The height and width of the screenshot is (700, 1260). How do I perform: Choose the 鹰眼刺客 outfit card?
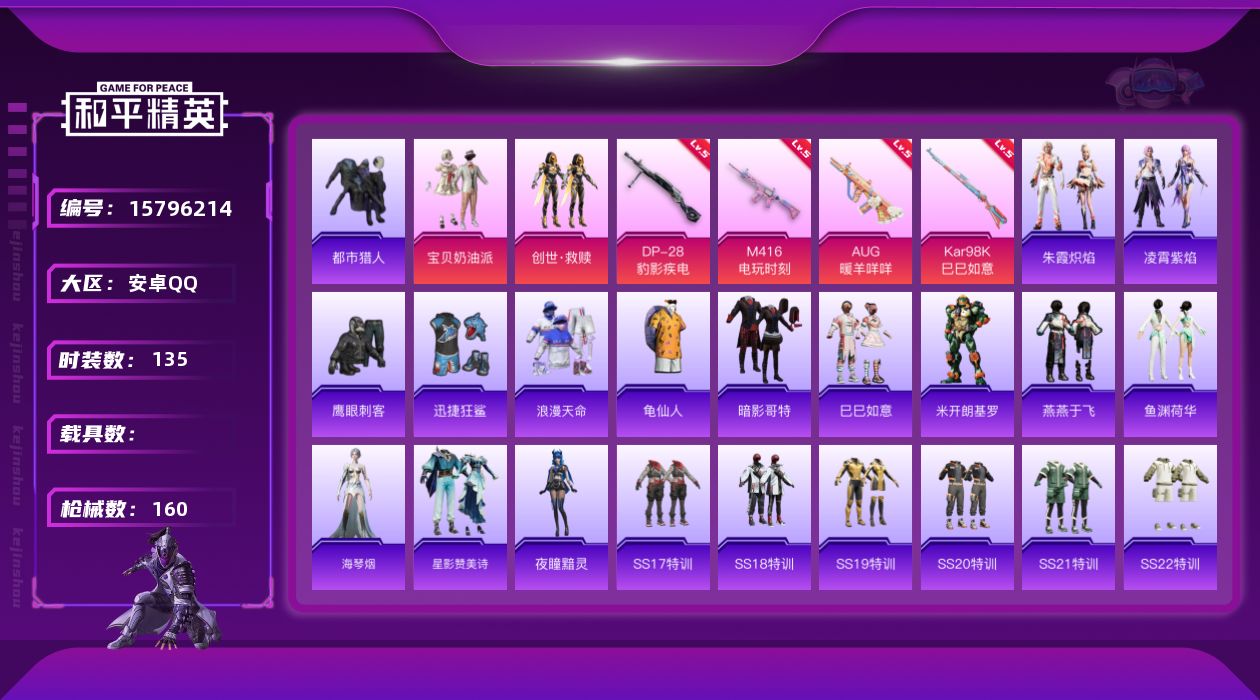[x=358, y=364]
